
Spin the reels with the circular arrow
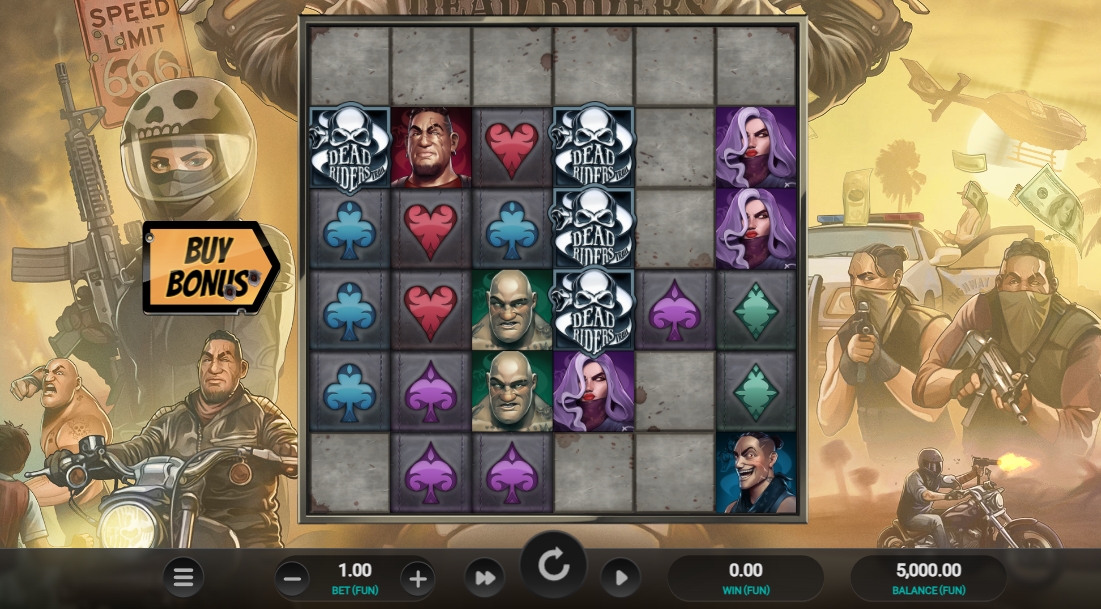pyautogui.click(x=553, y=566)
